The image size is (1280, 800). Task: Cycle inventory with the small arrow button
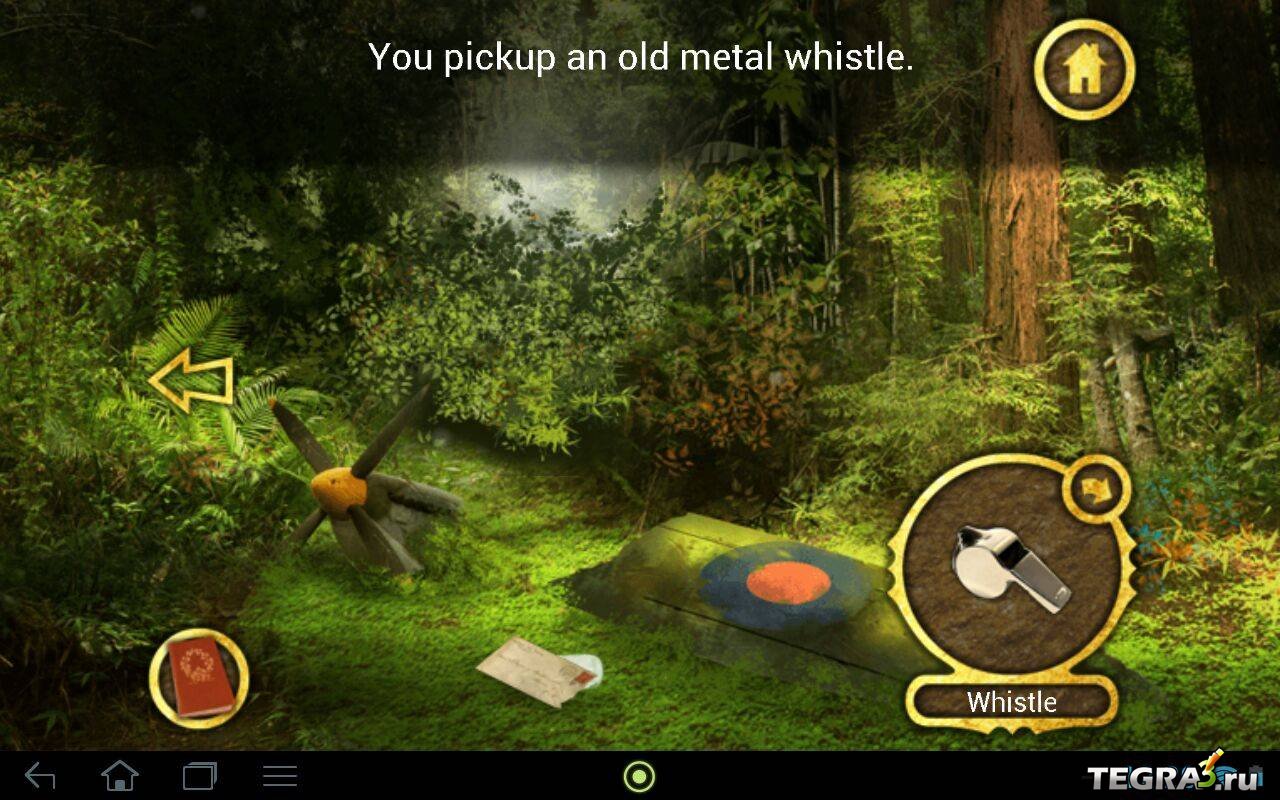pyautogui.click(x=1097, y=489)
